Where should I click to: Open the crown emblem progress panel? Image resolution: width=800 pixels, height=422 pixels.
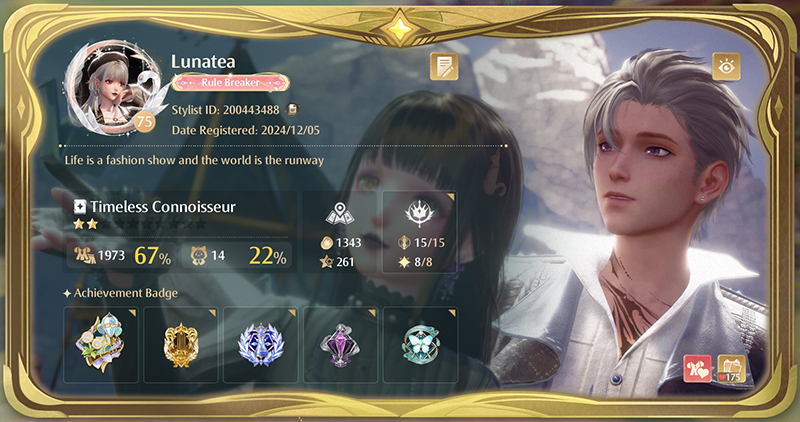(419, 232)
